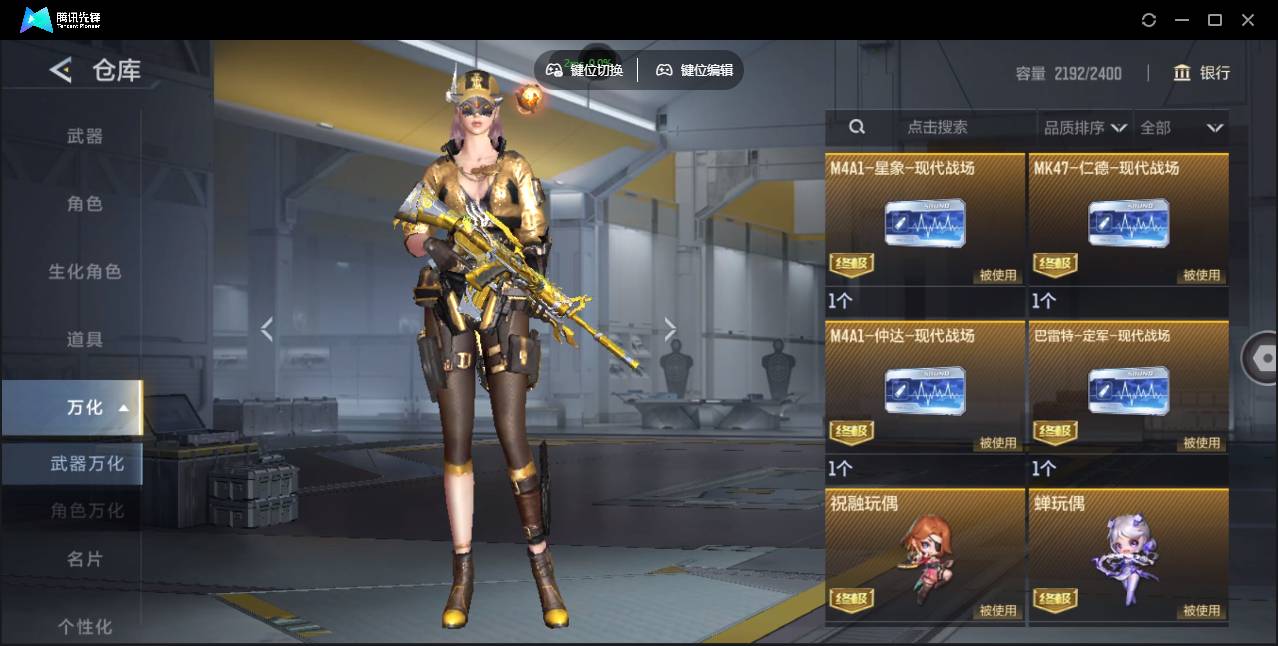Select the 祝融玩偶 doll item
This screenshot has height=646, width=1278.
pyautogui.click(x=925, y=555)
